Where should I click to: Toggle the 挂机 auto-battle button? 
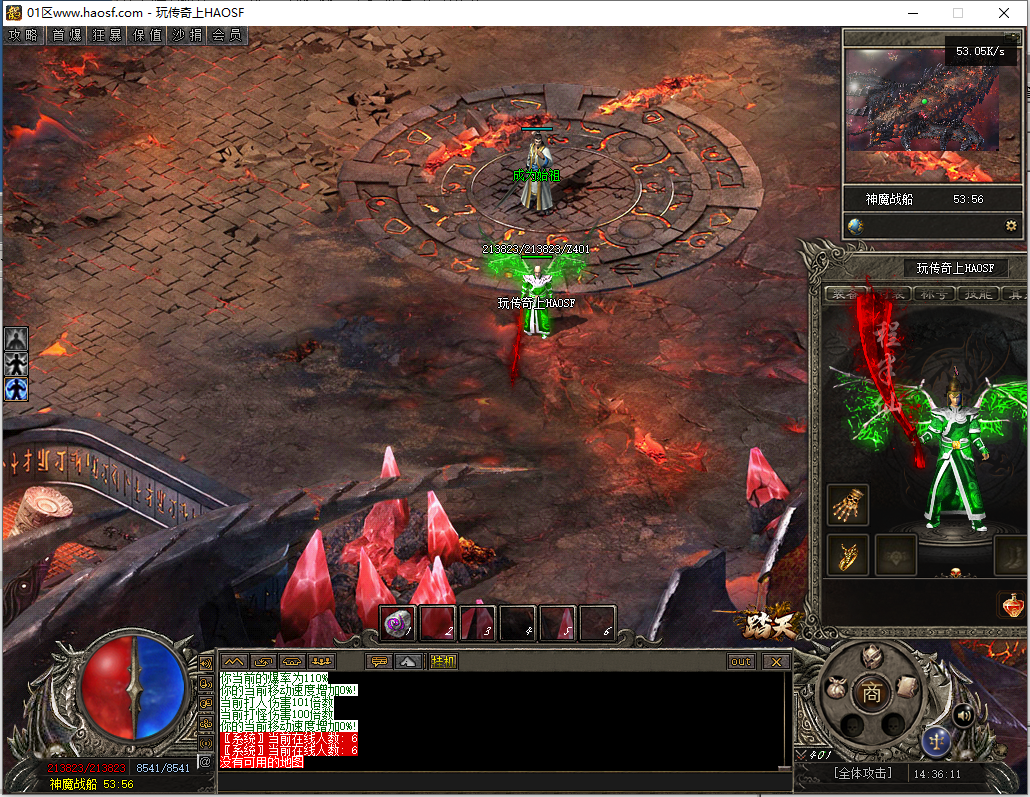pyautogui.click(x=443, y=662)
